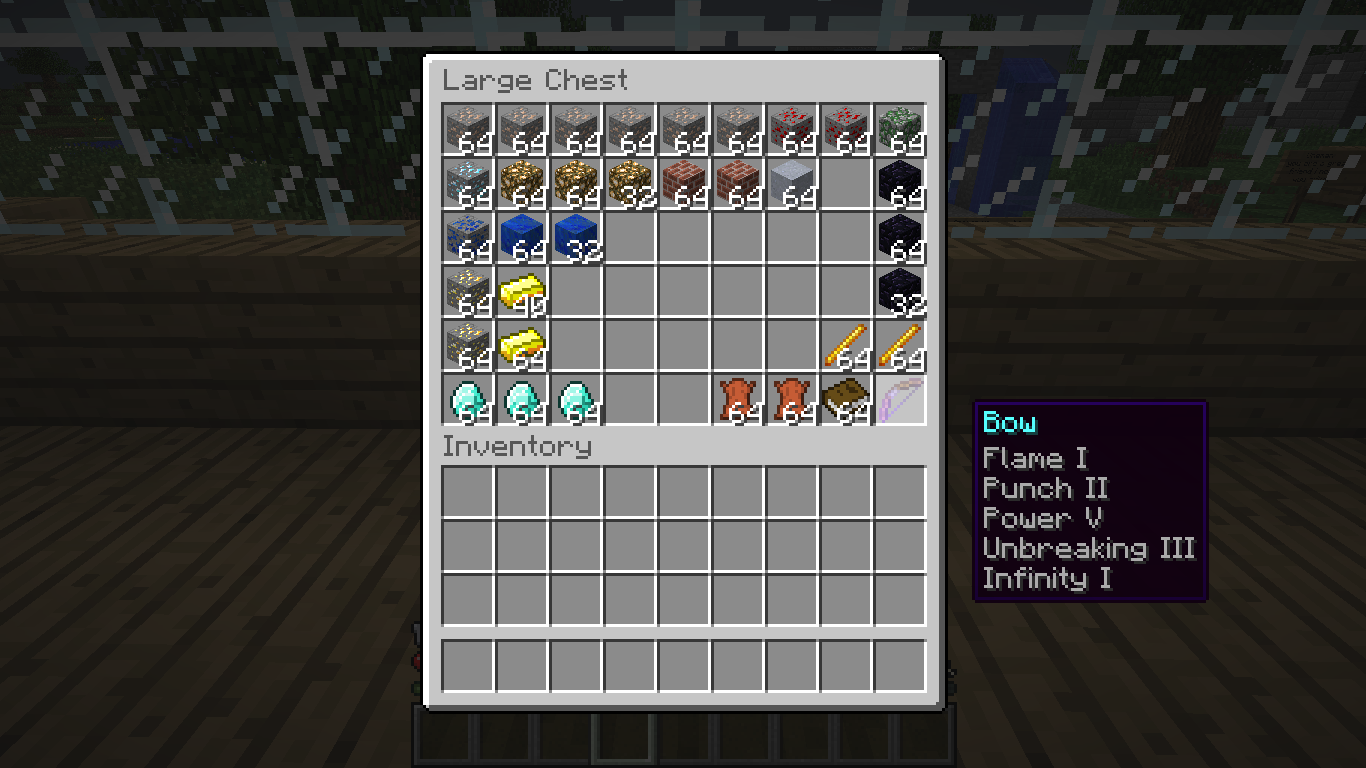The height and width of the screenshot is (768, 1366).
Task: Pick up the gold ingot stack of 64
Action: pos(522,346)
